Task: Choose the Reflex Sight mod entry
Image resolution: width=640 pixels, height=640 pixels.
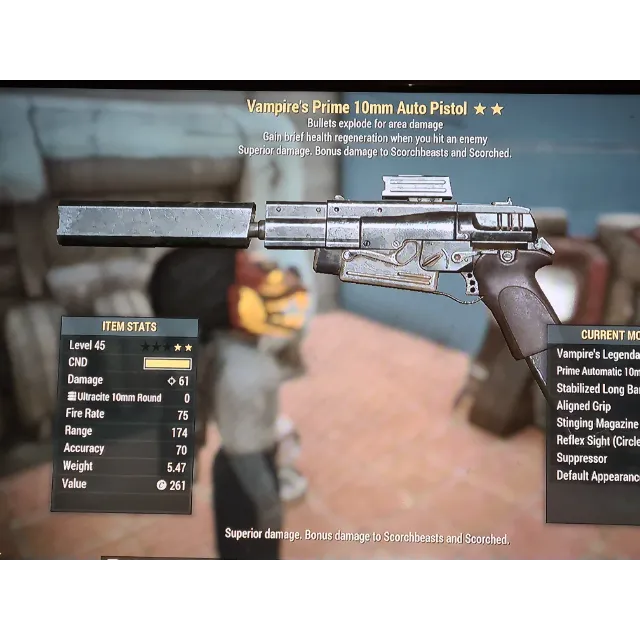Action: pyautogui.click(x=597, y=441)
